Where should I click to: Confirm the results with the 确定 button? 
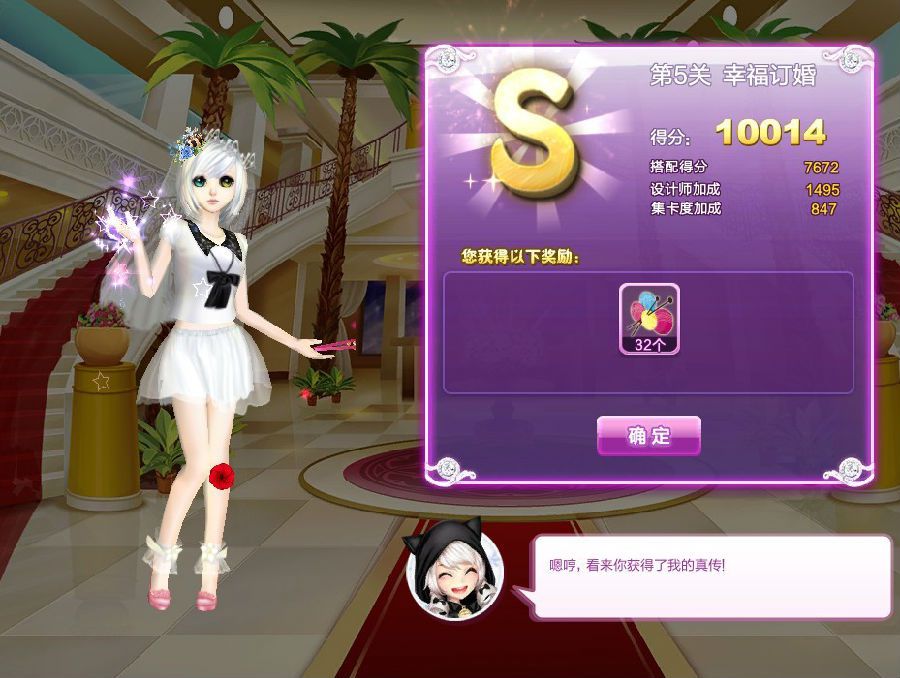(648, 435)
